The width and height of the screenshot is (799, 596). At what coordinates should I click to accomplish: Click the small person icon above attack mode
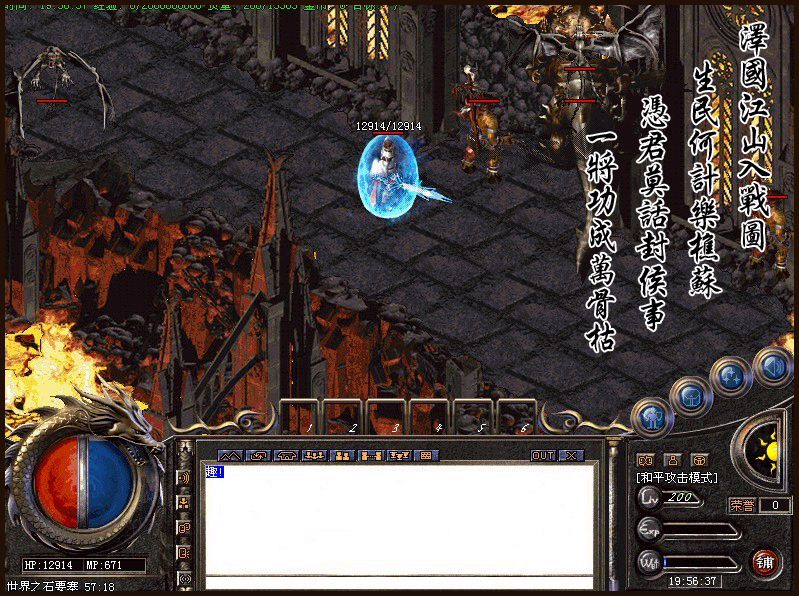[672, 459]
